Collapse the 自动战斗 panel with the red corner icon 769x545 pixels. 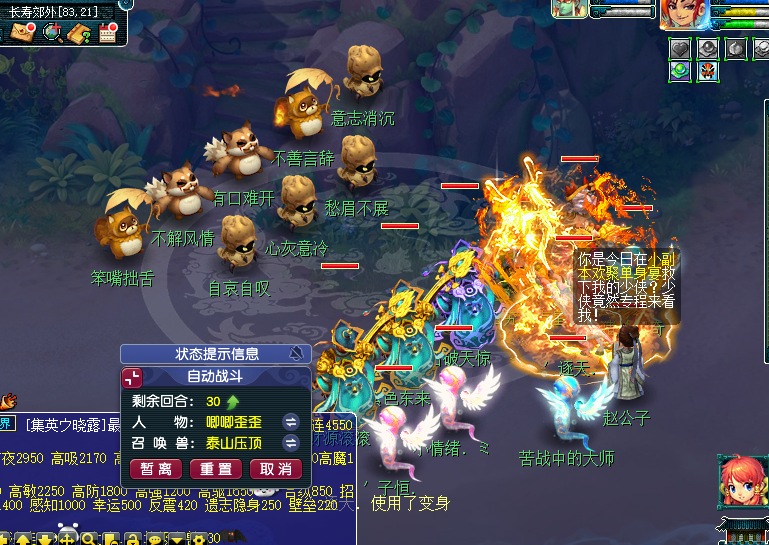(132, 377)
